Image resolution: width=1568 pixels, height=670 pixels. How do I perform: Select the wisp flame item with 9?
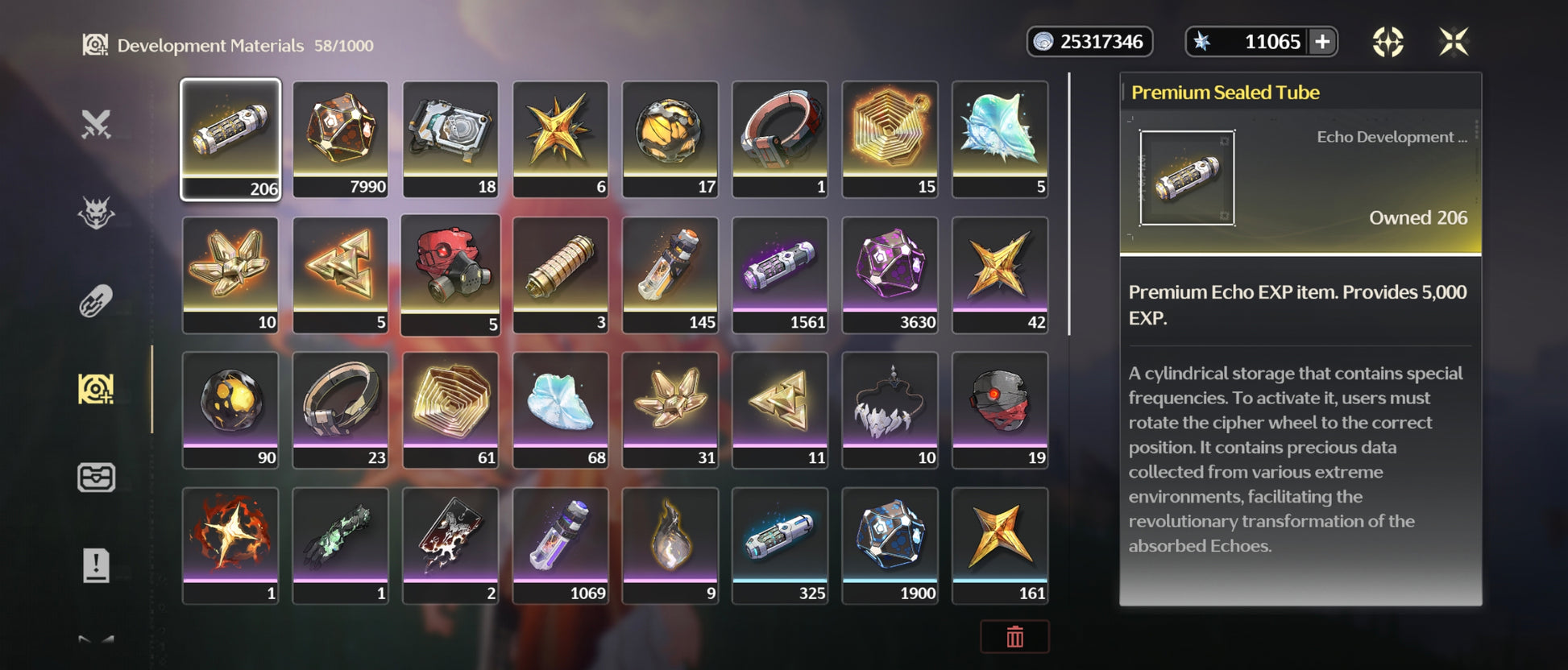pyautogui.click(x=670, y=544)
